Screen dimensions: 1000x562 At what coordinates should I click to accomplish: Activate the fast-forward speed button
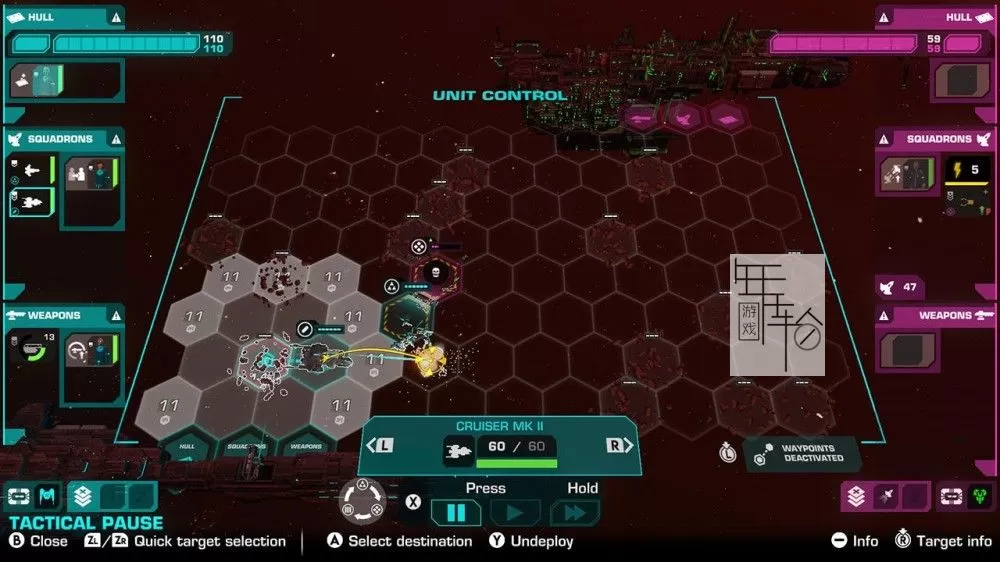[x=575, y=513]
